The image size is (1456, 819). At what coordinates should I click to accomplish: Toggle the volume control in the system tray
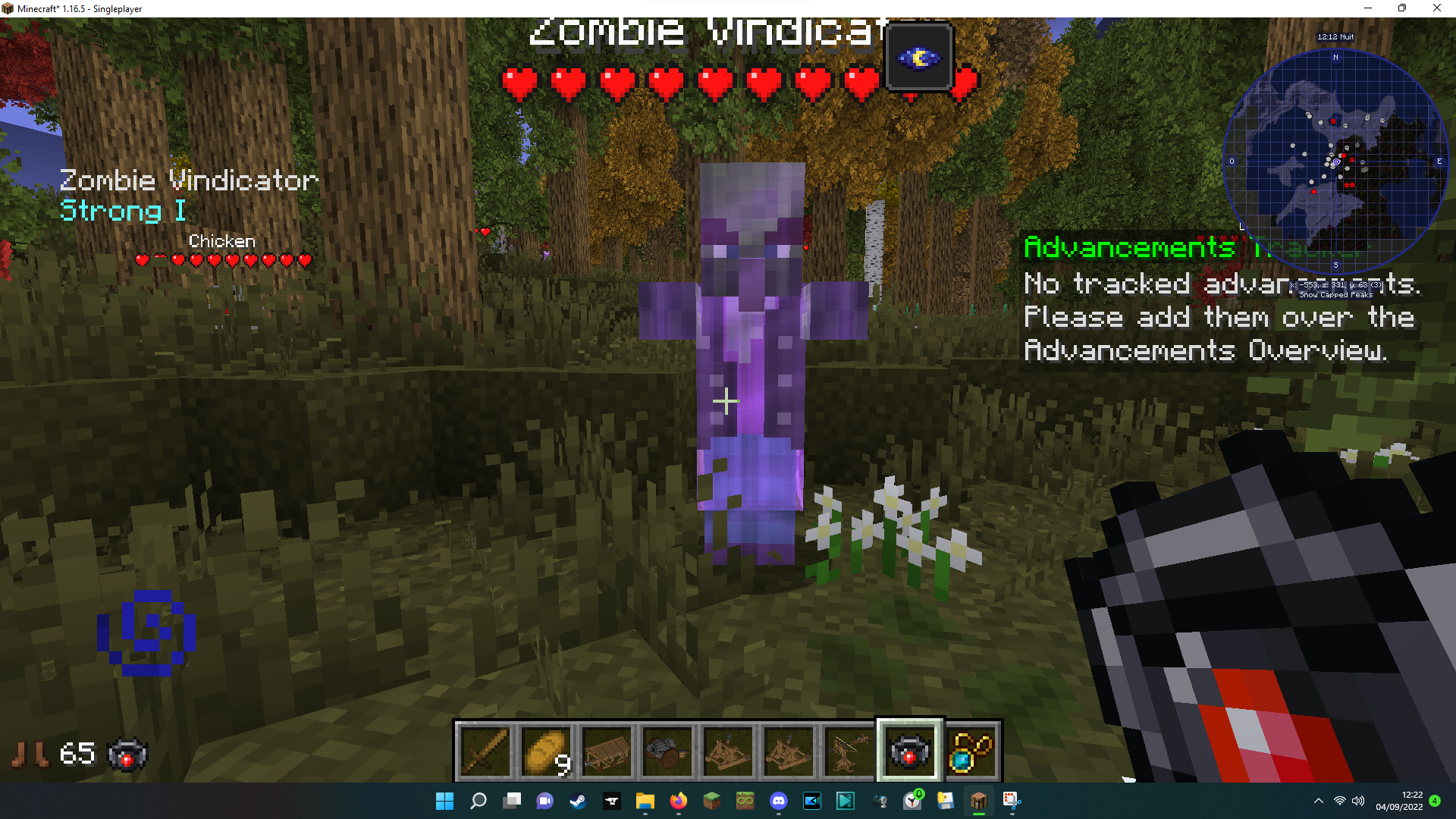1357,800
